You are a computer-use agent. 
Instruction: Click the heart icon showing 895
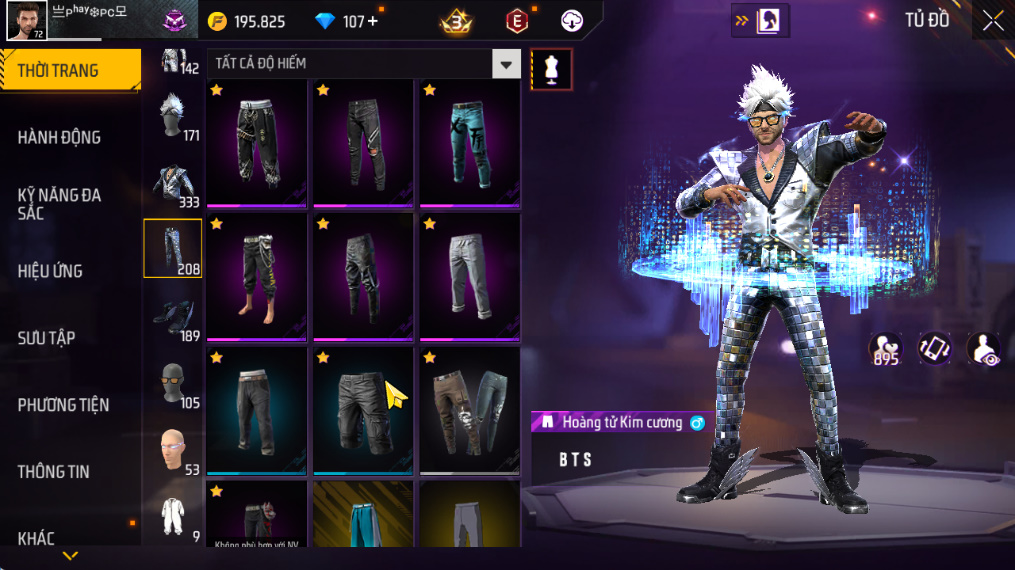(886, 349)
